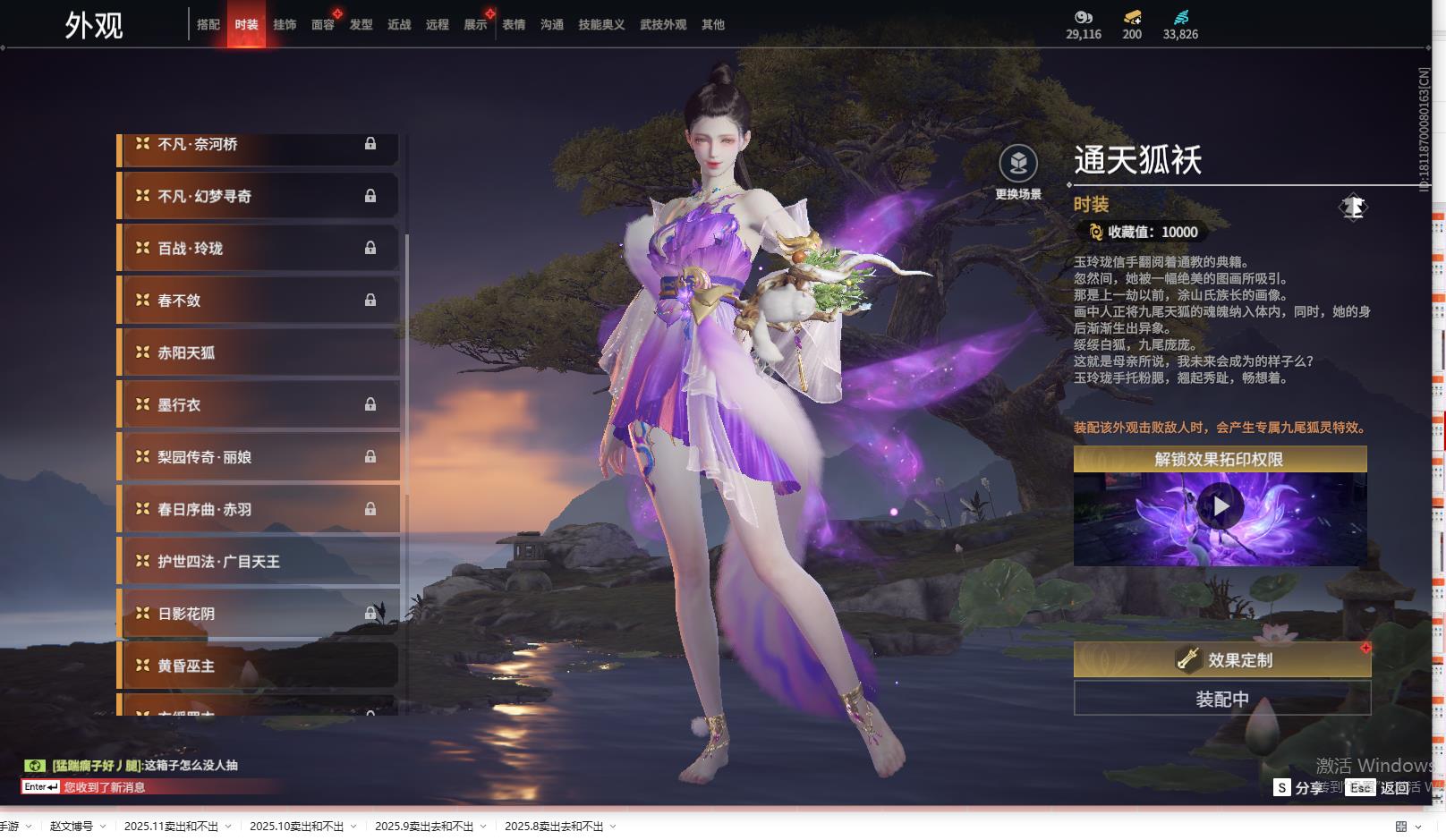Select the 黄昏巫主 outfit
Viewport: 1446px width, 840px height.
259,666
